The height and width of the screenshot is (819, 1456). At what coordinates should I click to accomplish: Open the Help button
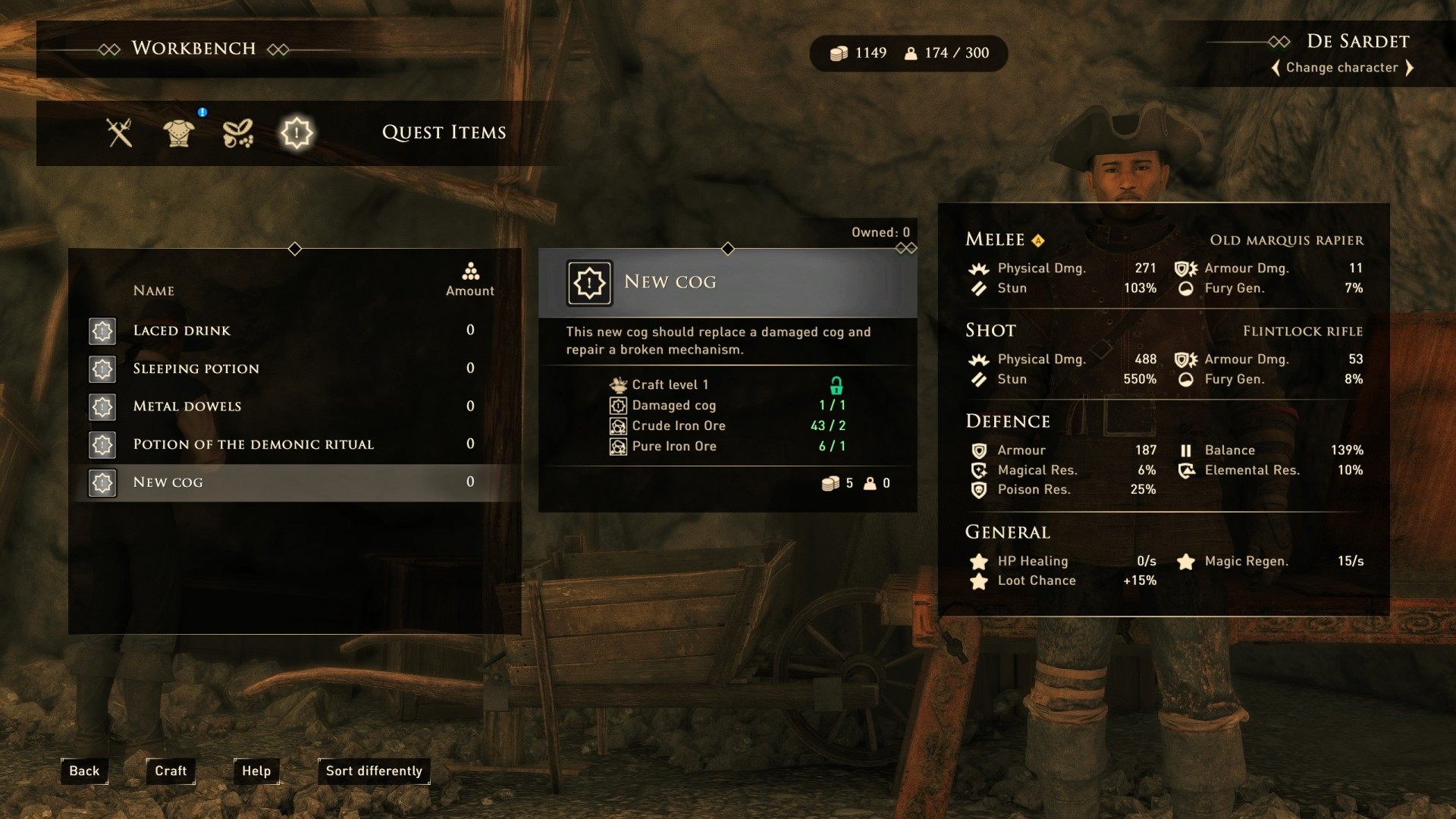click(256, 770)
